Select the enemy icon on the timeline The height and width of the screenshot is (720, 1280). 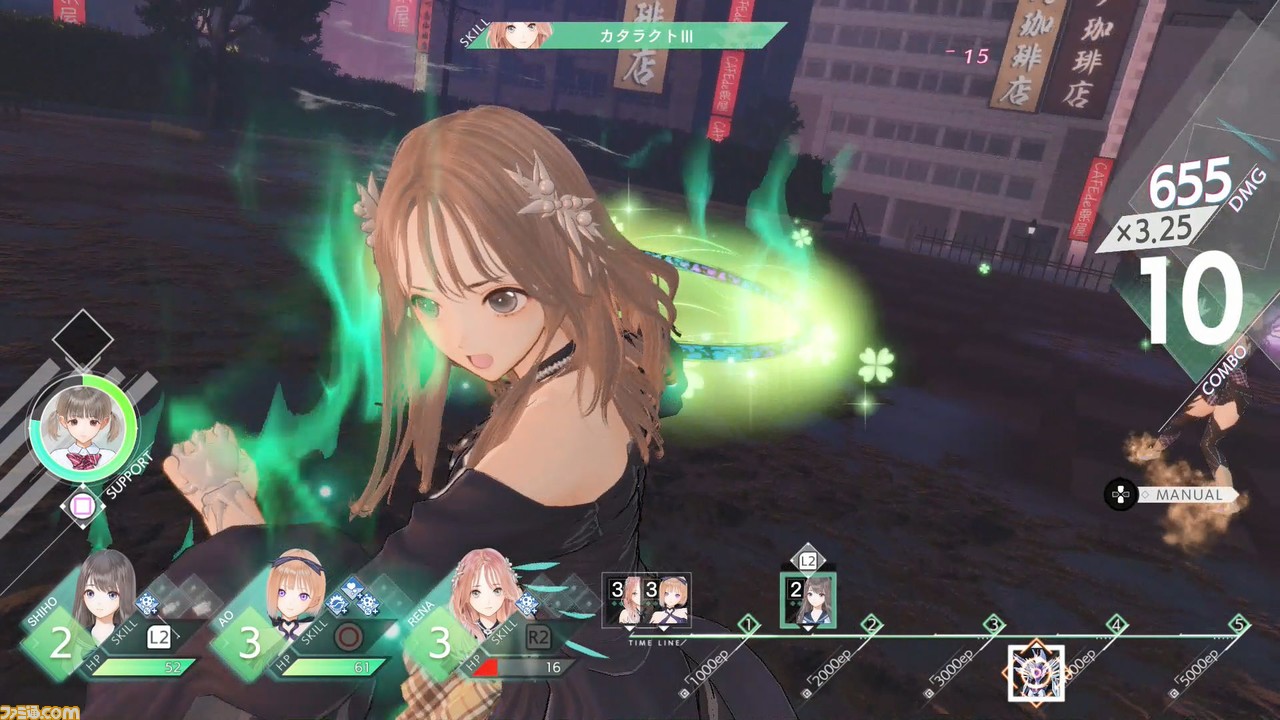pos(1035,672)
